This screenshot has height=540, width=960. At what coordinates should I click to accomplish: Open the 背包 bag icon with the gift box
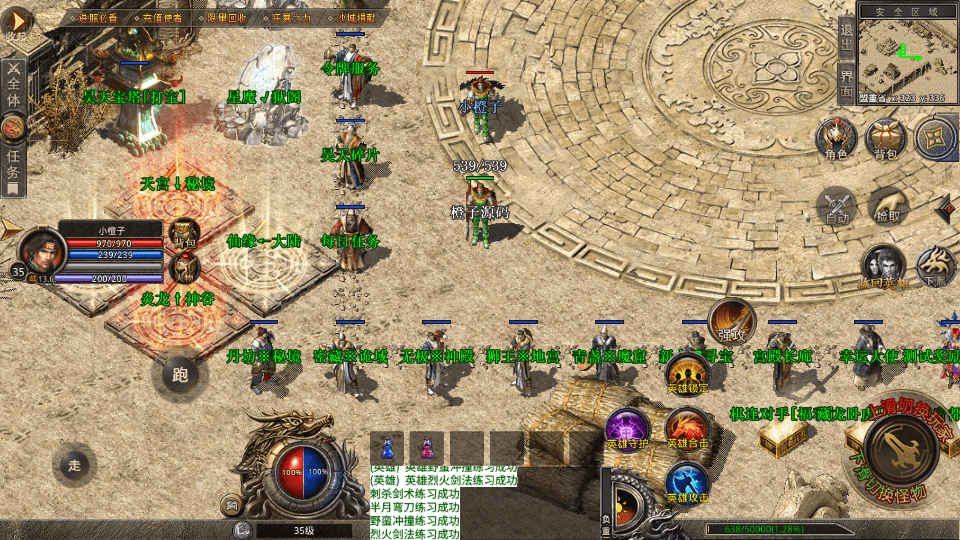point(885,139)
